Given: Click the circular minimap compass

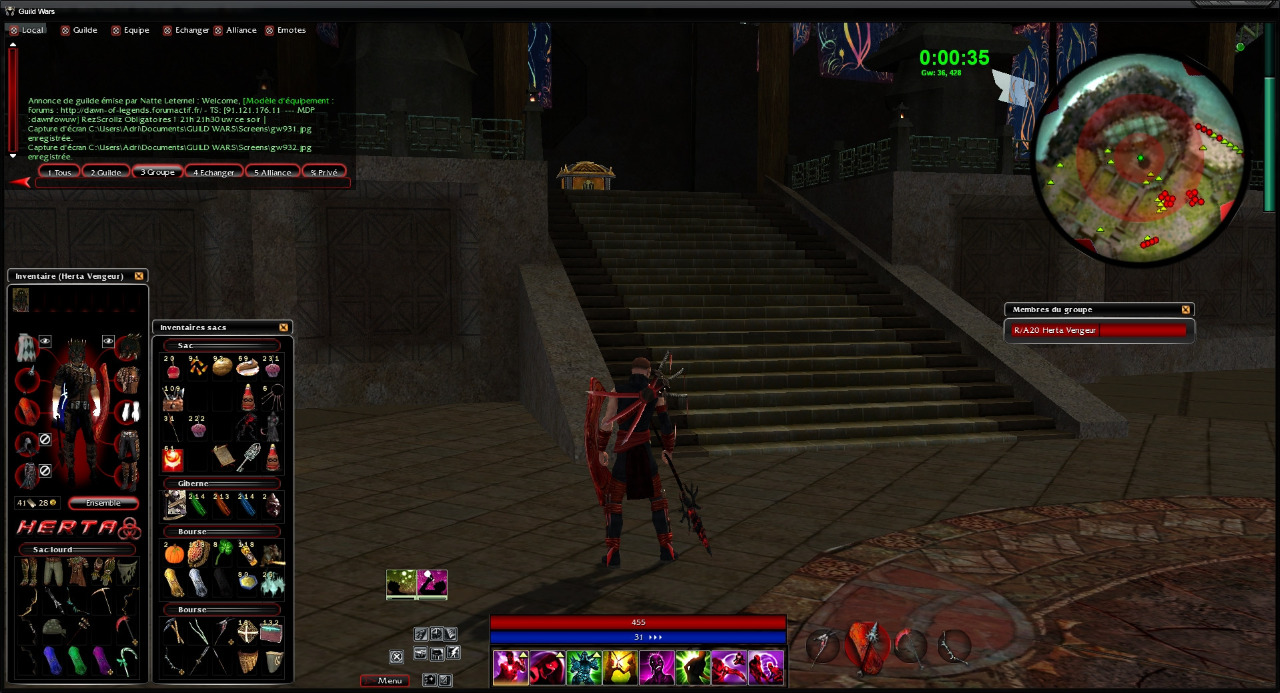Looking at the screenshot, I should tap(1140, 160).
